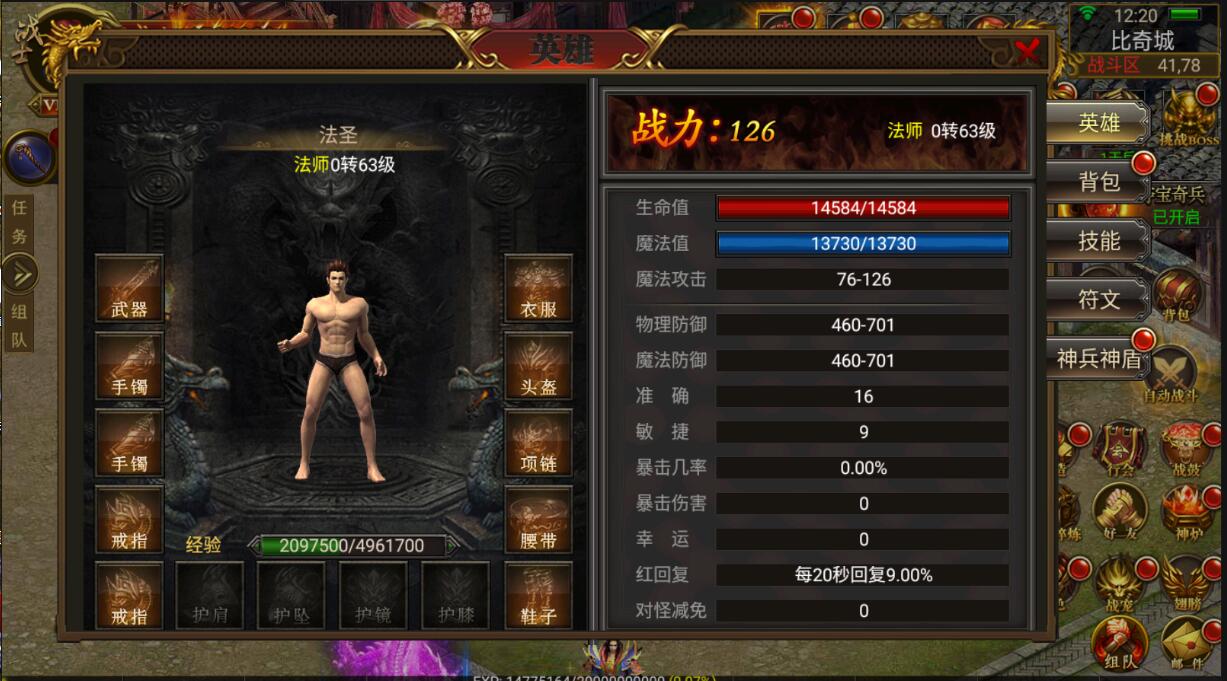Image resolution: width=1227 pixels, height=681 pixels.
Task: Select the 项链 necklace slot
Action: tap(538, 443)
